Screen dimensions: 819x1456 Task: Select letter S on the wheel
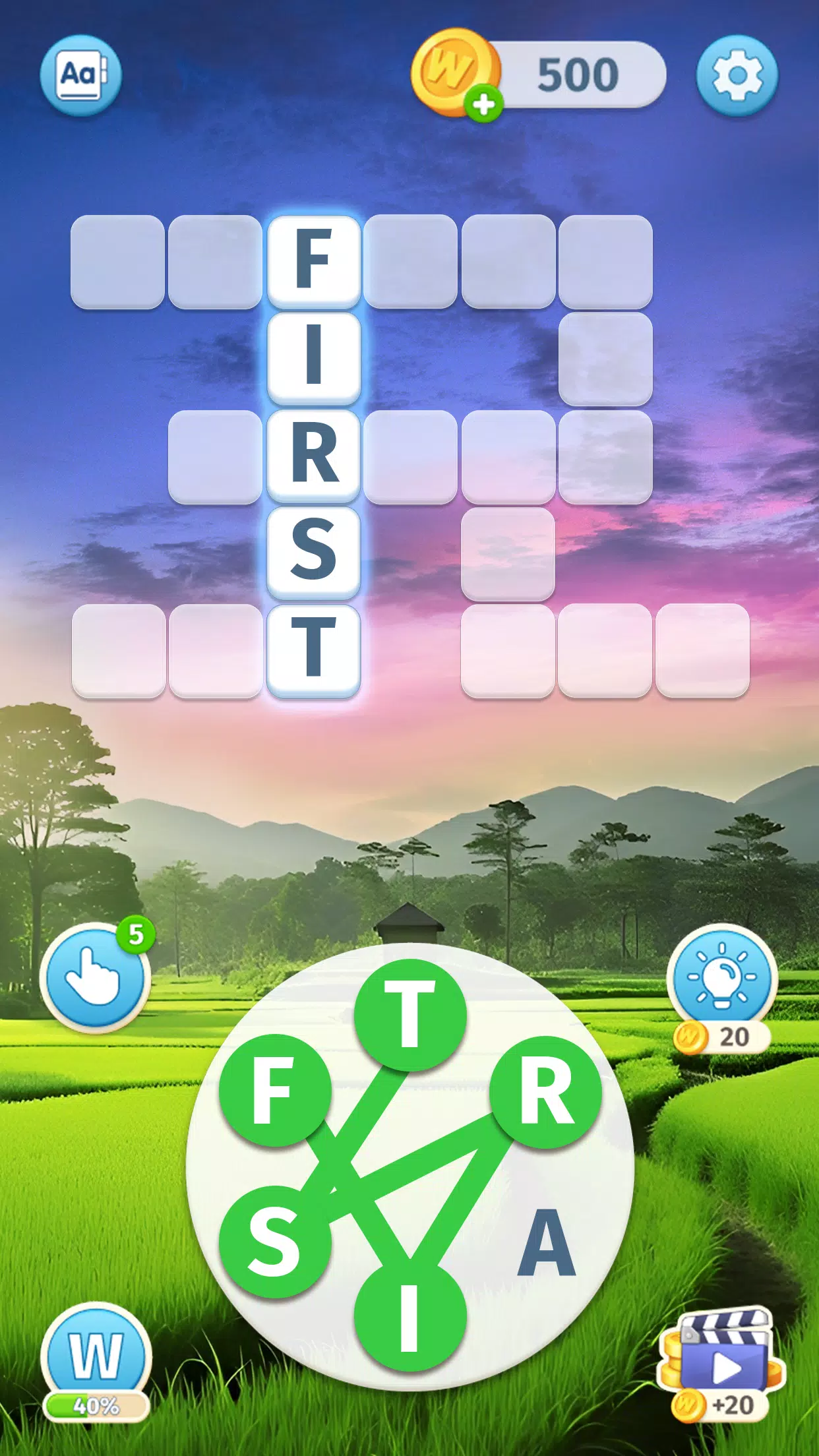(x=274, y=1241)
